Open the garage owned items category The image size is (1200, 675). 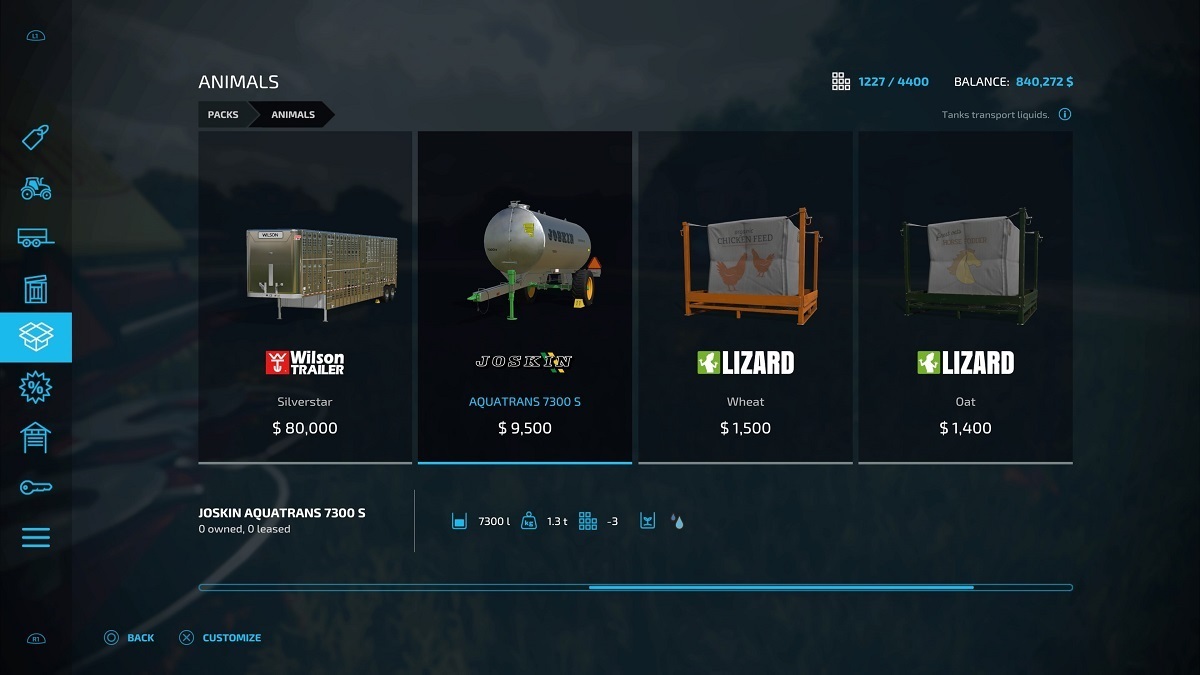tap(35, 438)
